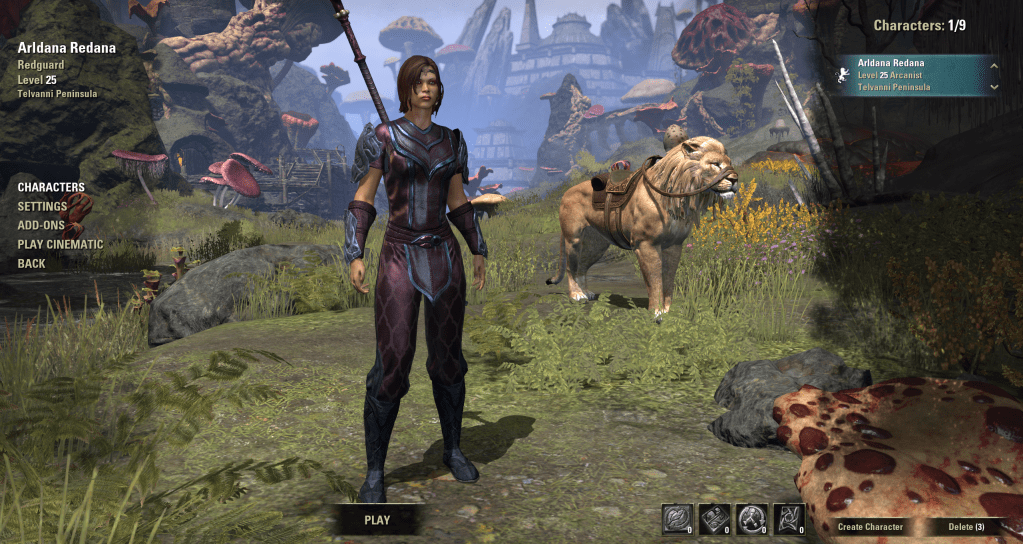1023x544 pixels.
Task: Click the face-mask token icon
Action: [676, 518]
